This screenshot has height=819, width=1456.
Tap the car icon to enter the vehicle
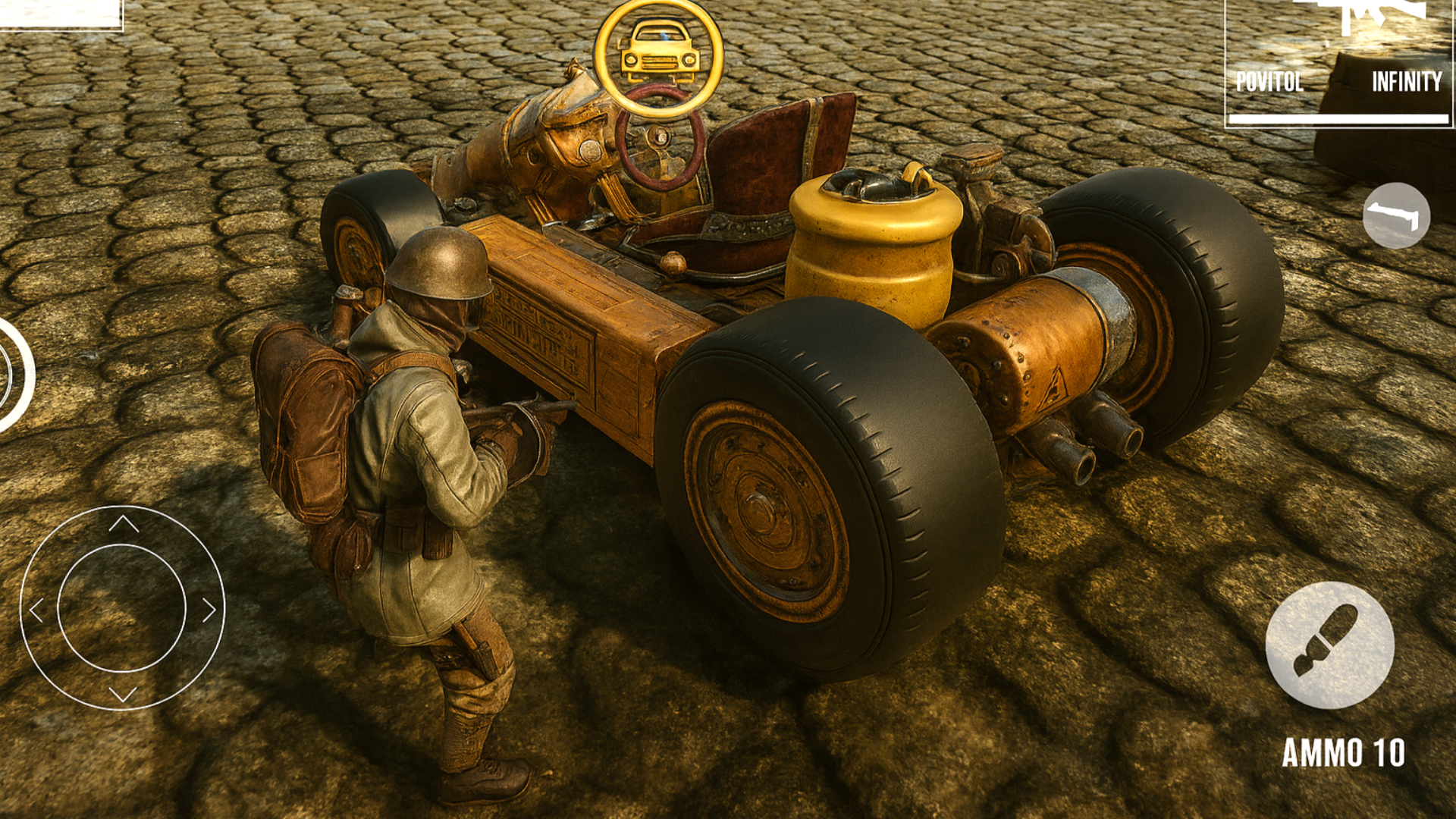[x=660, y=49]
